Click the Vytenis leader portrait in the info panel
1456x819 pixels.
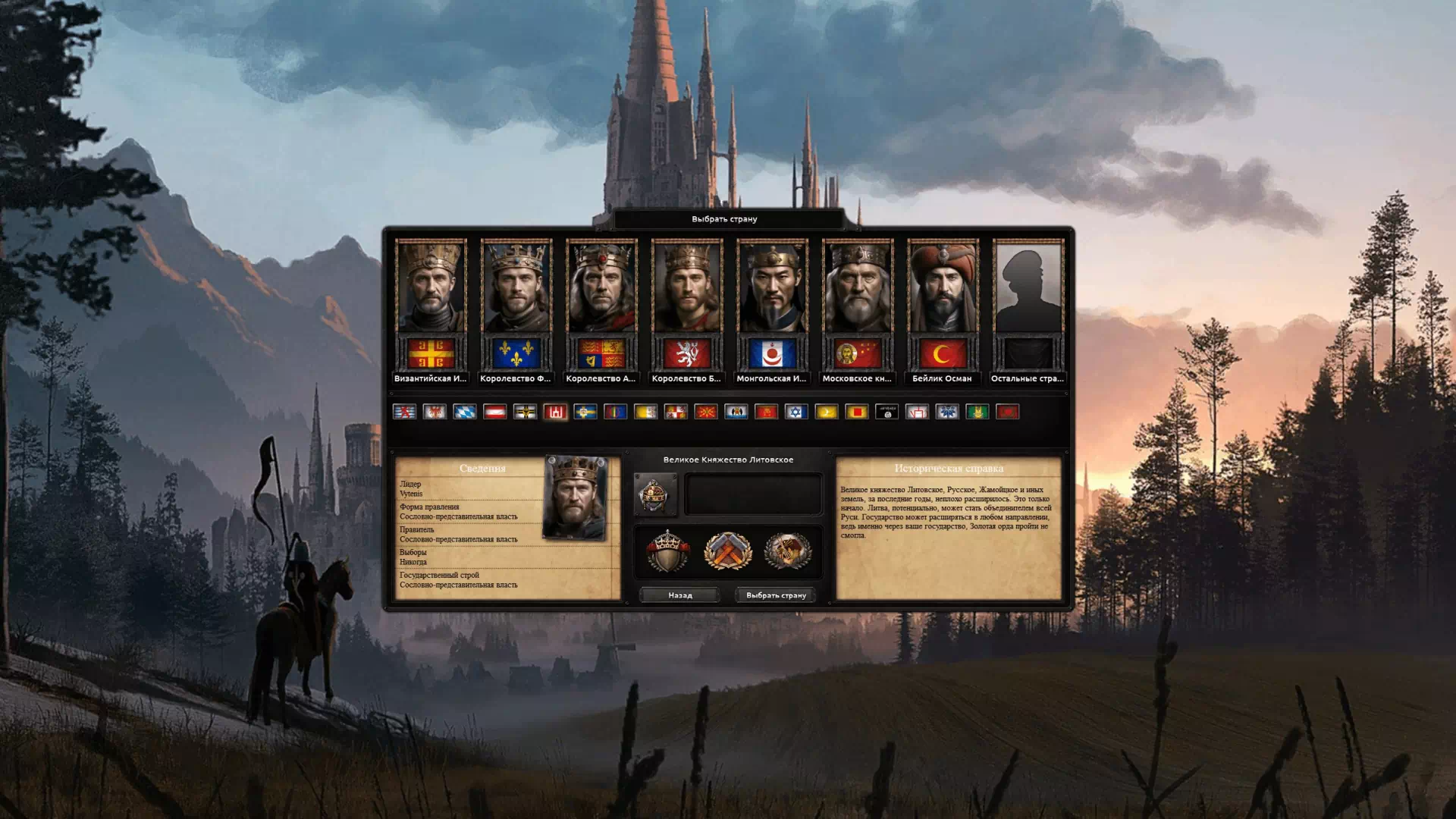click(576, 497)
